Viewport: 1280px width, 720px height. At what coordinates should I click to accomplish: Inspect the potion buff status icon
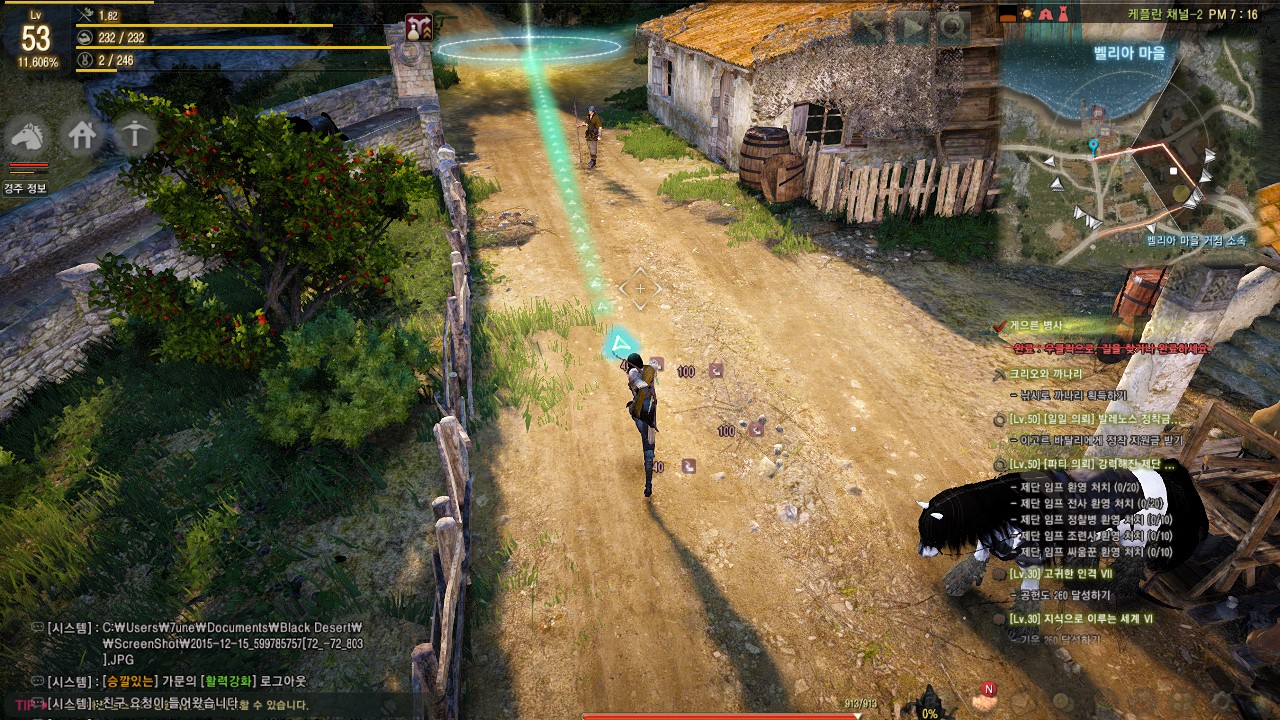pos(418,28)
